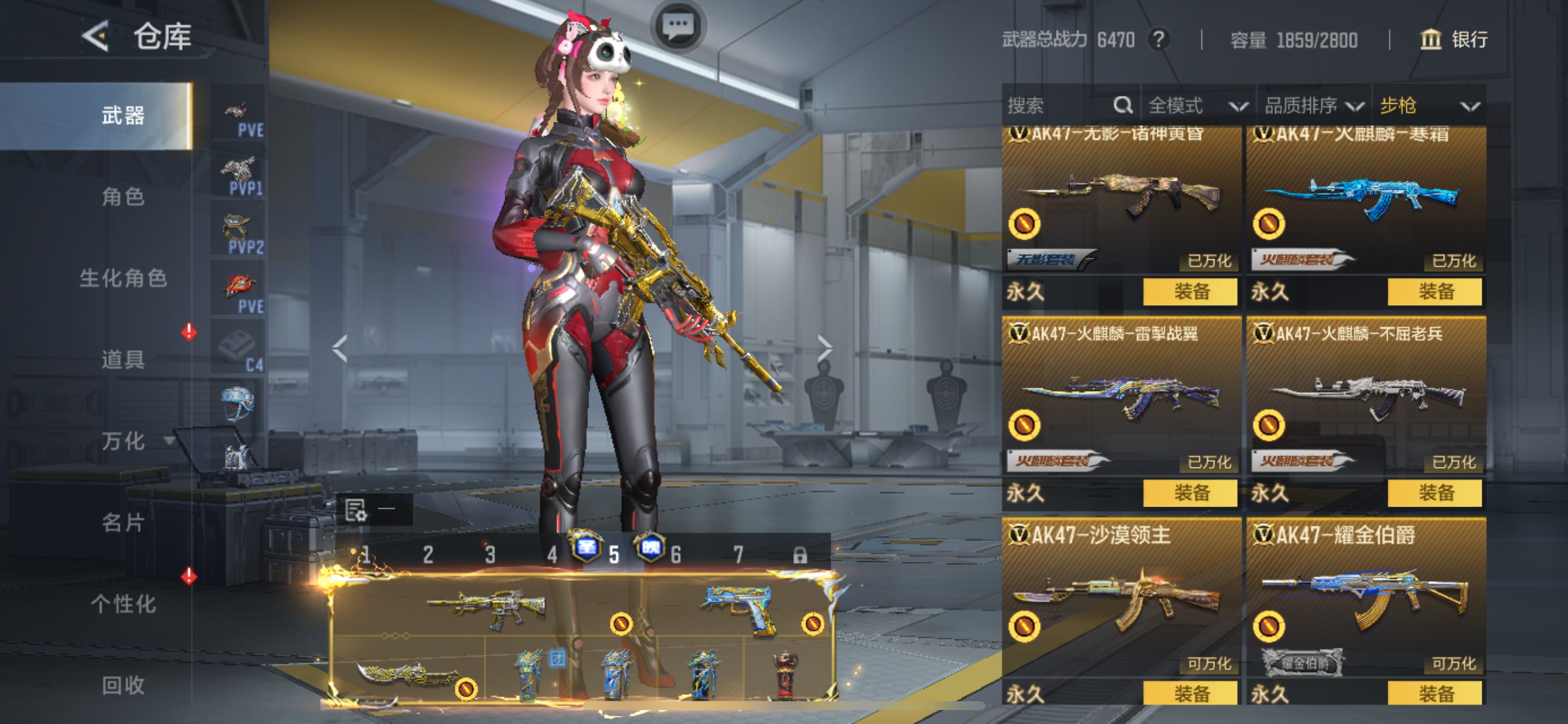Click the 搜索 weapon search field
1568x724 pixels.
click(1059, 106)
